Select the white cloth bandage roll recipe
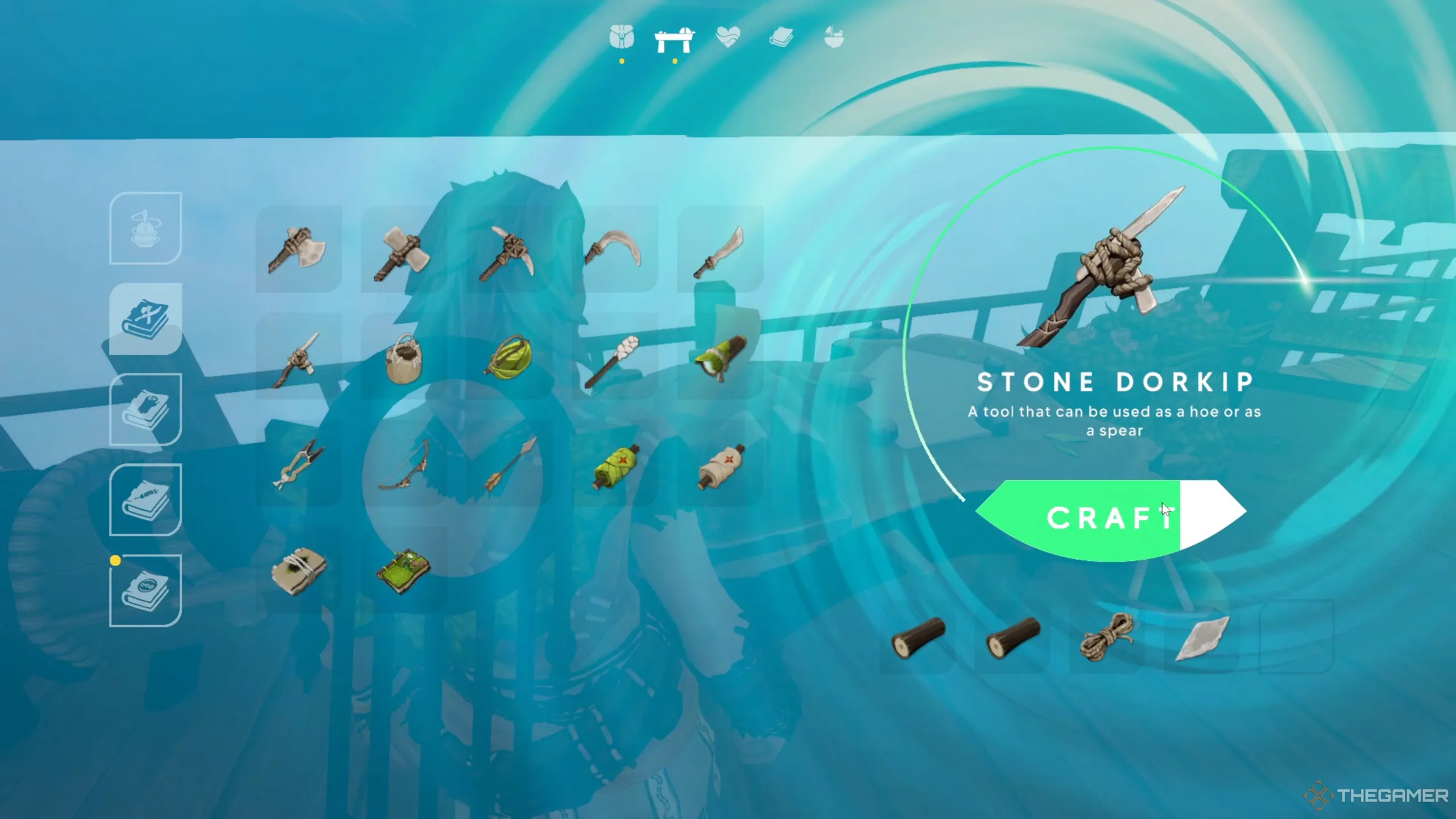Screen dimensions: 1456x819 coord(720,466)
